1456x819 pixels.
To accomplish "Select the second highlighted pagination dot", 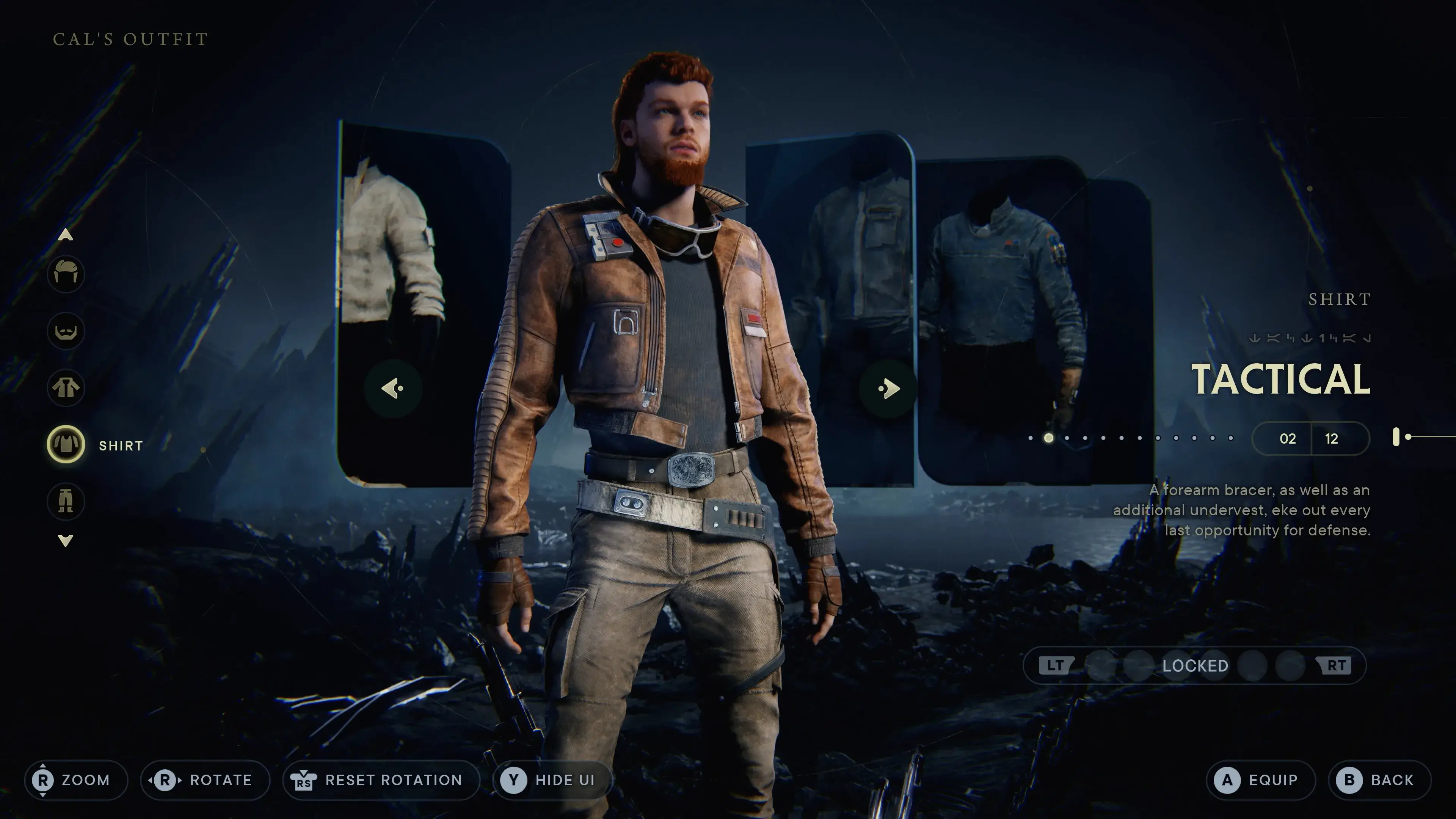I will point(1048,438).
